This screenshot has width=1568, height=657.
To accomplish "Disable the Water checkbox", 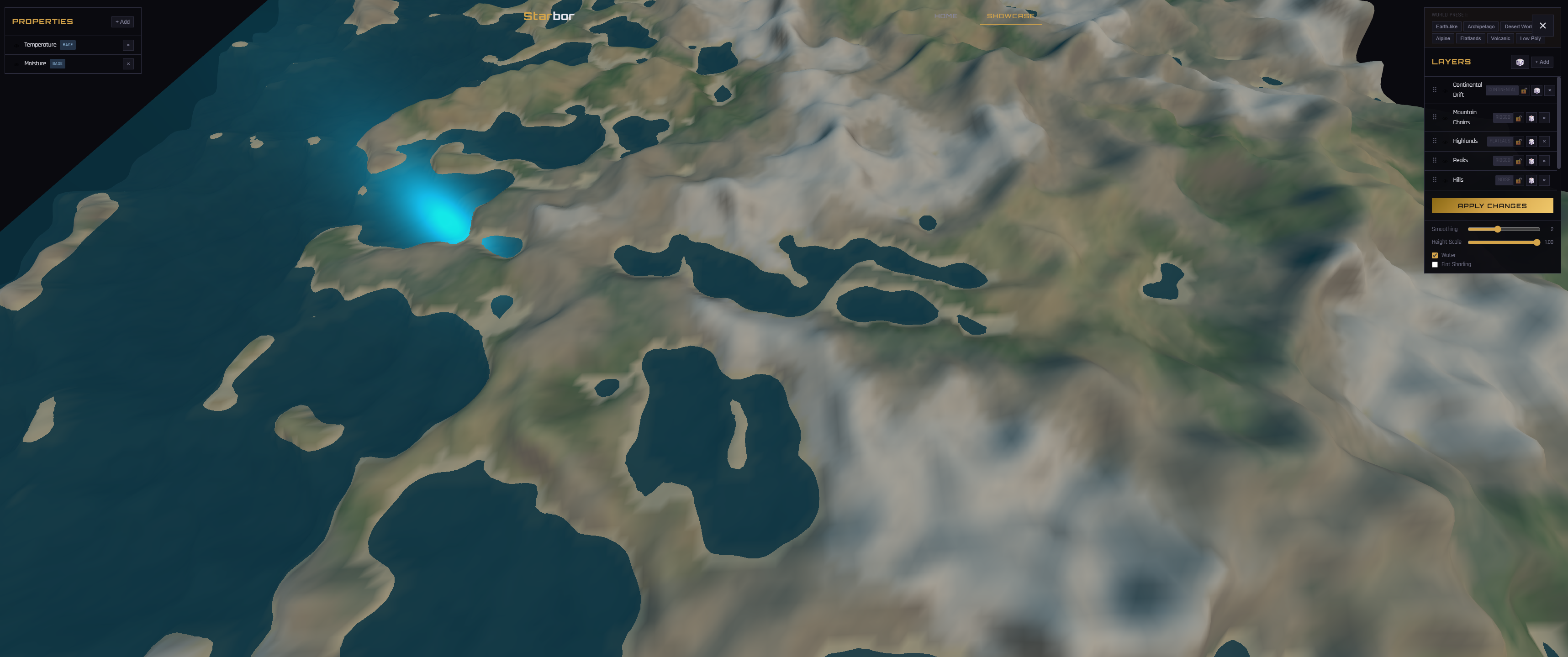I will coord(1435,255).
